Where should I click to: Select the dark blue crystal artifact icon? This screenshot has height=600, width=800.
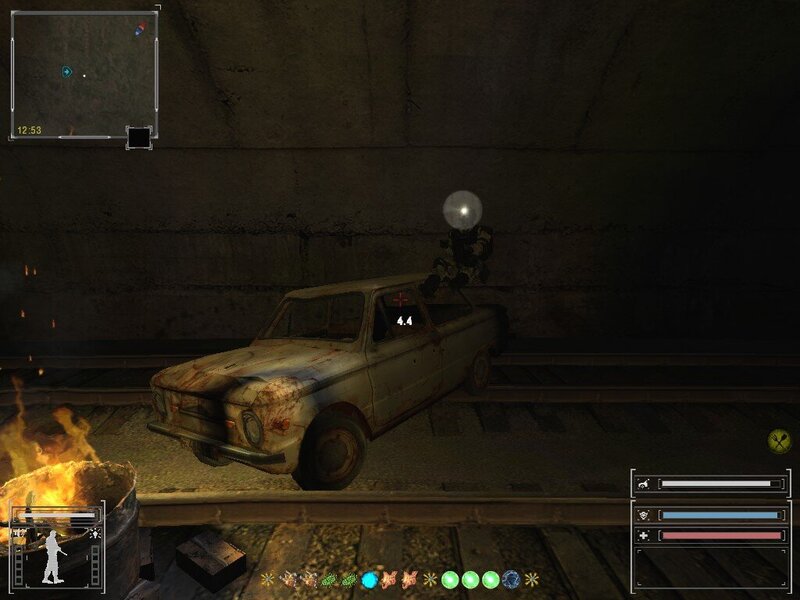pyautogui.click(x=511, y=579)
